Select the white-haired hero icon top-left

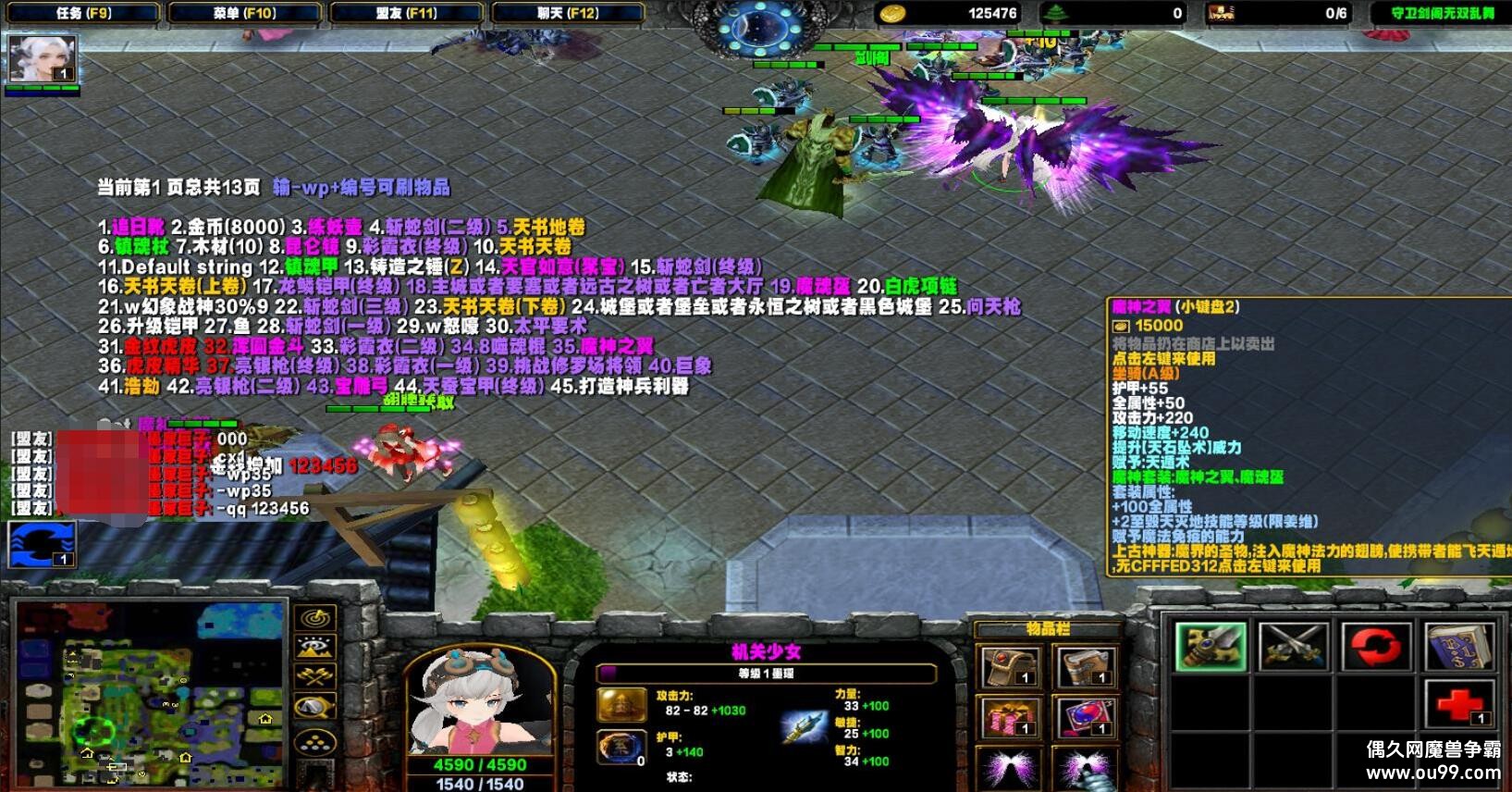coord(42,61)
